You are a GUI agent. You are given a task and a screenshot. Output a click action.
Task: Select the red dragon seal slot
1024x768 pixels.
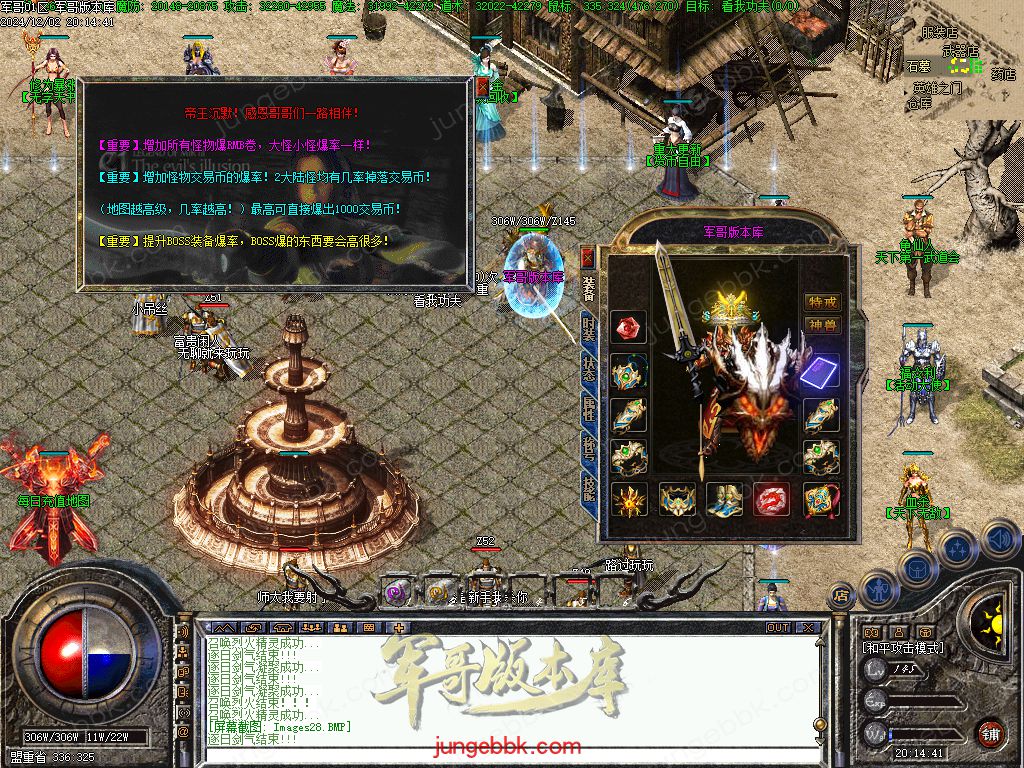[772, 499]
